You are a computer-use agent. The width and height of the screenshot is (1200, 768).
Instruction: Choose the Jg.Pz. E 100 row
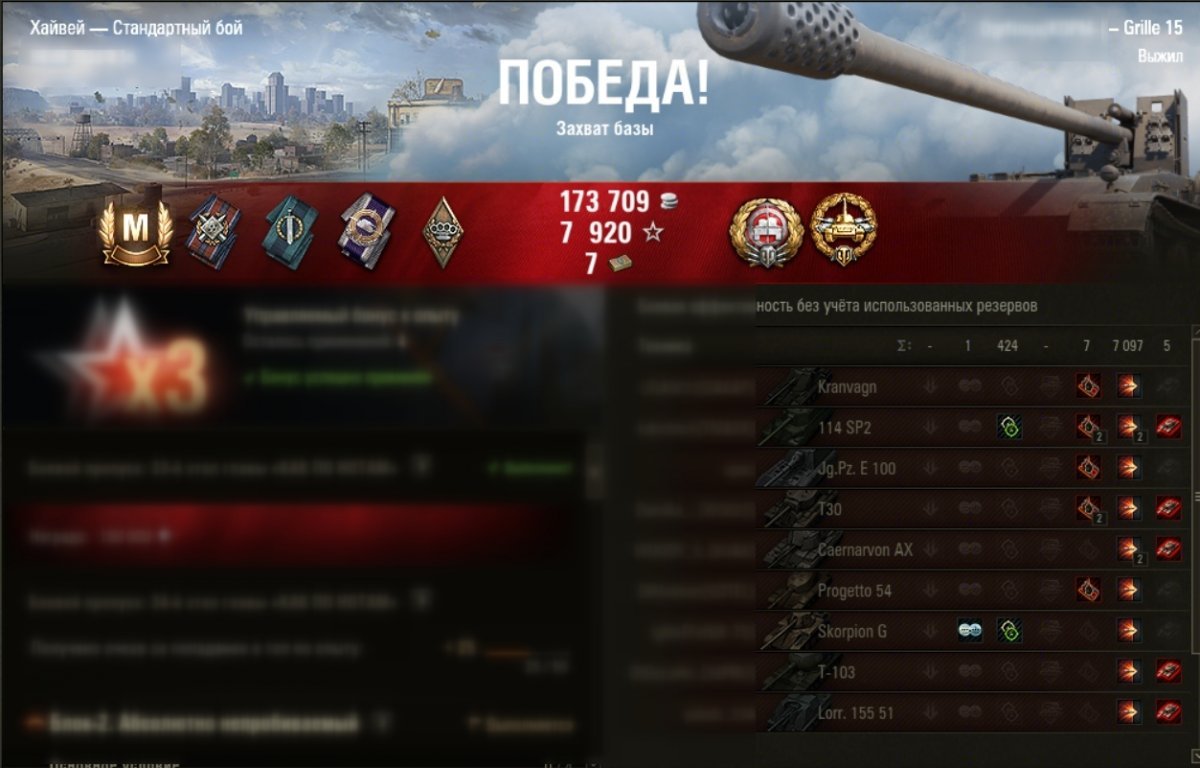(856, 468)
